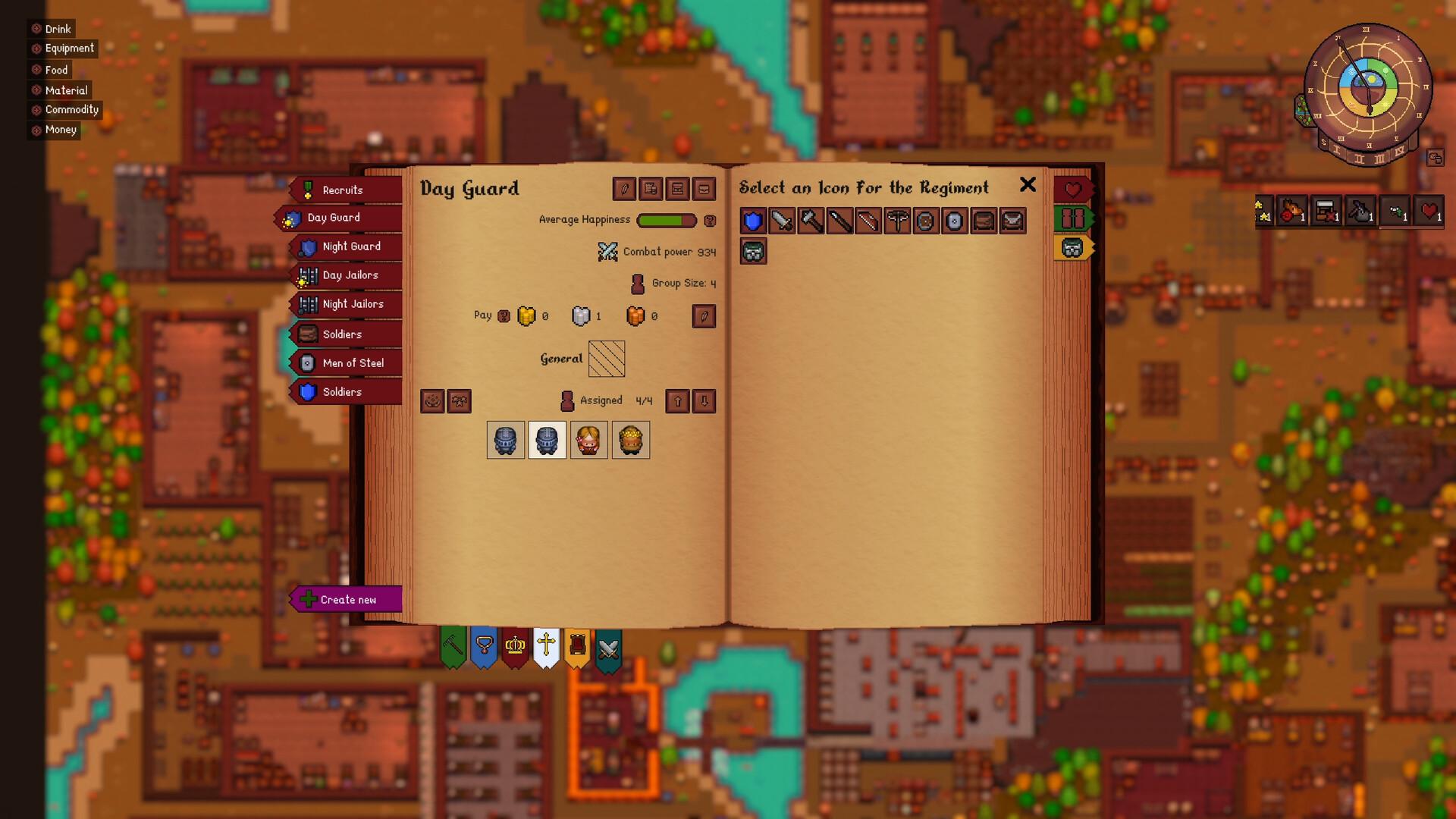Select the pumpkin icon above the roster

click(433, 401)
